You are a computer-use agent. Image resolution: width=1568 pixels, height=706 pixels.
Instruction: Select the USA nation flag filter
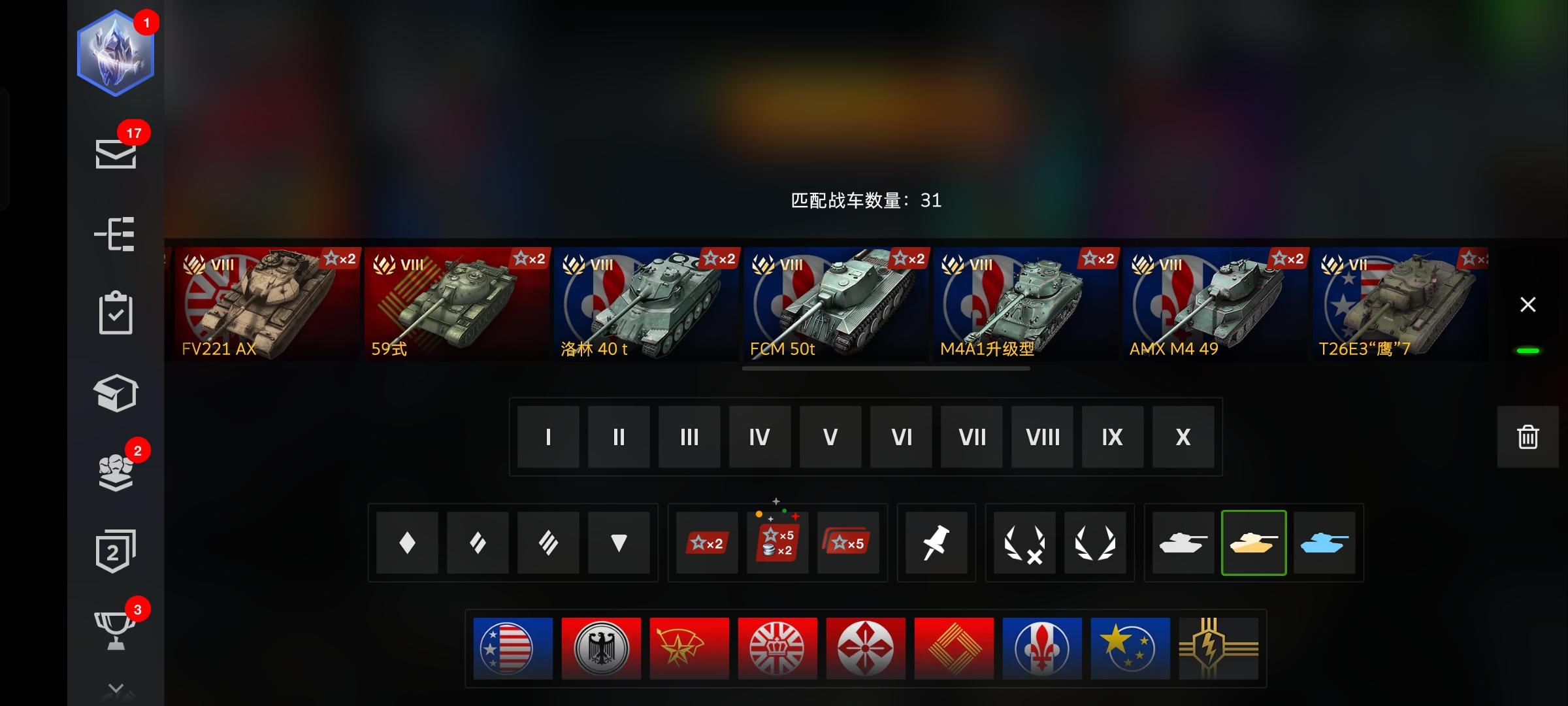(513, 648)
